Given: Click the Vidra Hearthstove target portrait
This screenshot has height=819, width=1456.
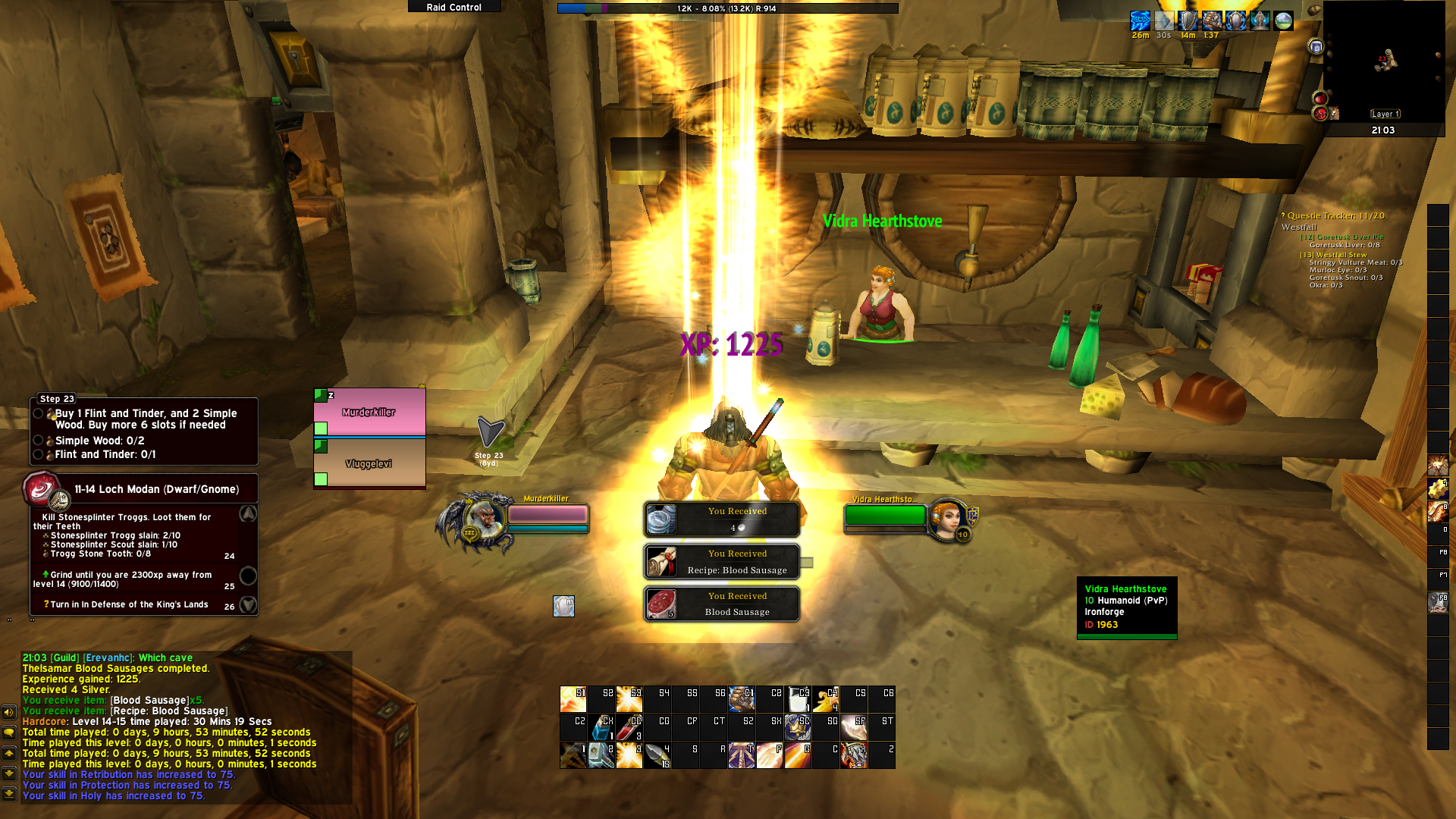Looking at the screenshot, I should click(x=947, y=519).
